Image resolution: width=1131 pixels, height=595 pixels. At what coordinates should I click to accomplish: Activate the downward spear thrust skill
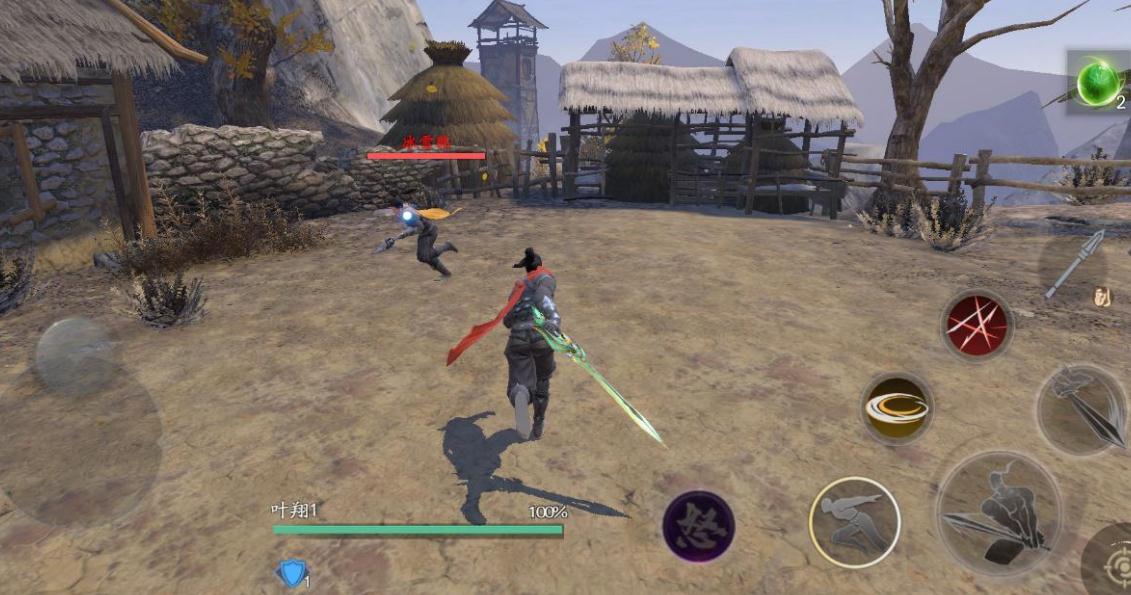tap(1085, 407)
